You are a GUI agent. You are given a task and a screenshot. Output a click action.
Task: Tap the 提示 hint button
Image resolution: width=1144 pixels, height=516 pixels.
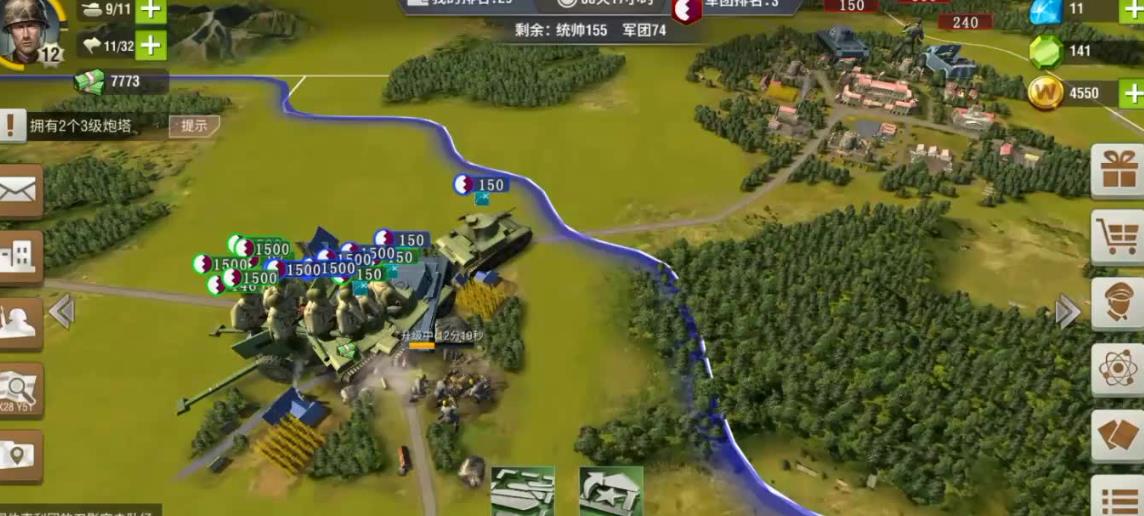194,126
